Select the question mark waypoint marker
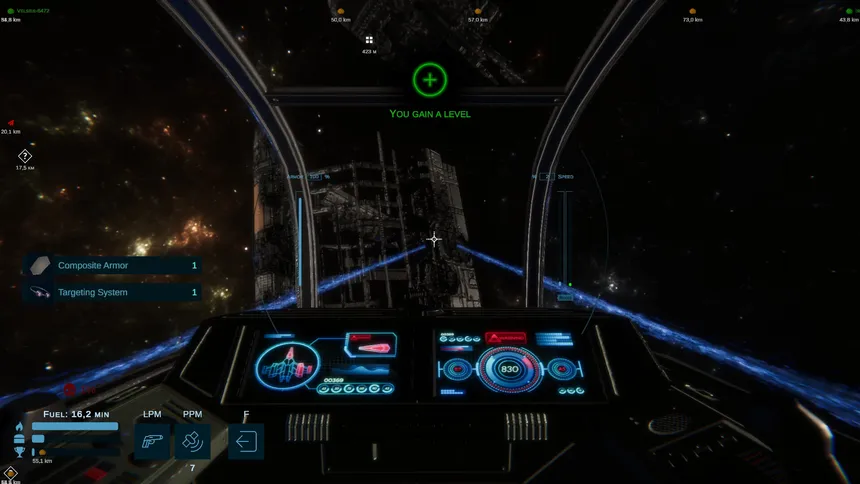Screen dimensions: 860x484 [25, 156]
